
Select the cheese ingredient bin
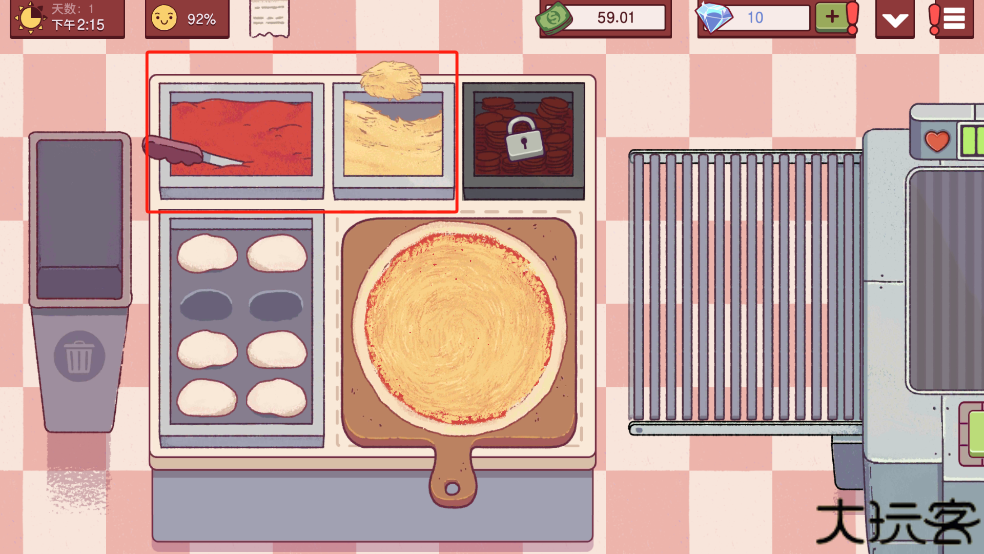389,140
